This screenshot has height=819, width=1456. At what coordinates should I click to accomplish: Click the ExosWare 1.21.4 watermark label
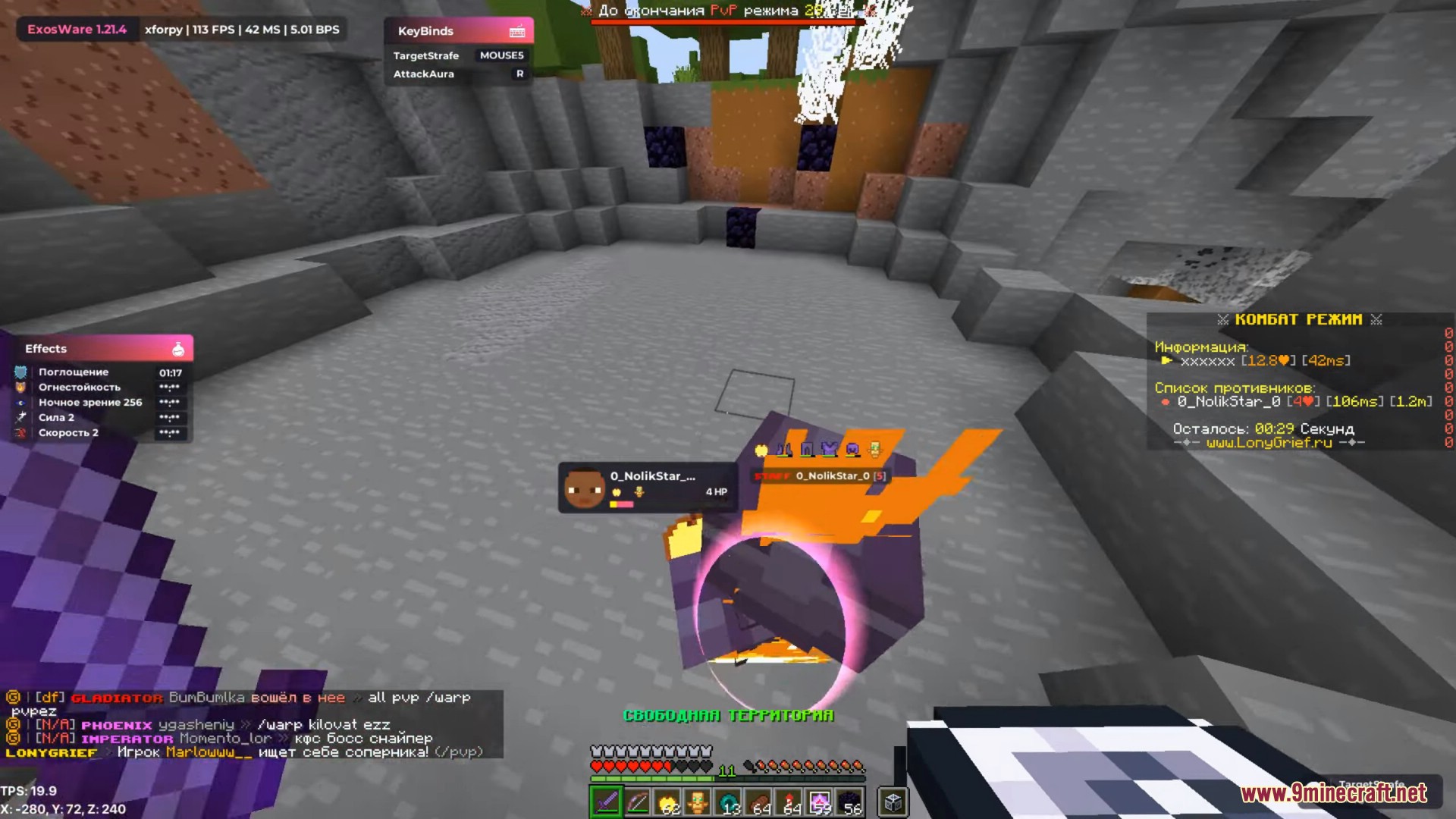pyautogui.click(x=76, y=30)
